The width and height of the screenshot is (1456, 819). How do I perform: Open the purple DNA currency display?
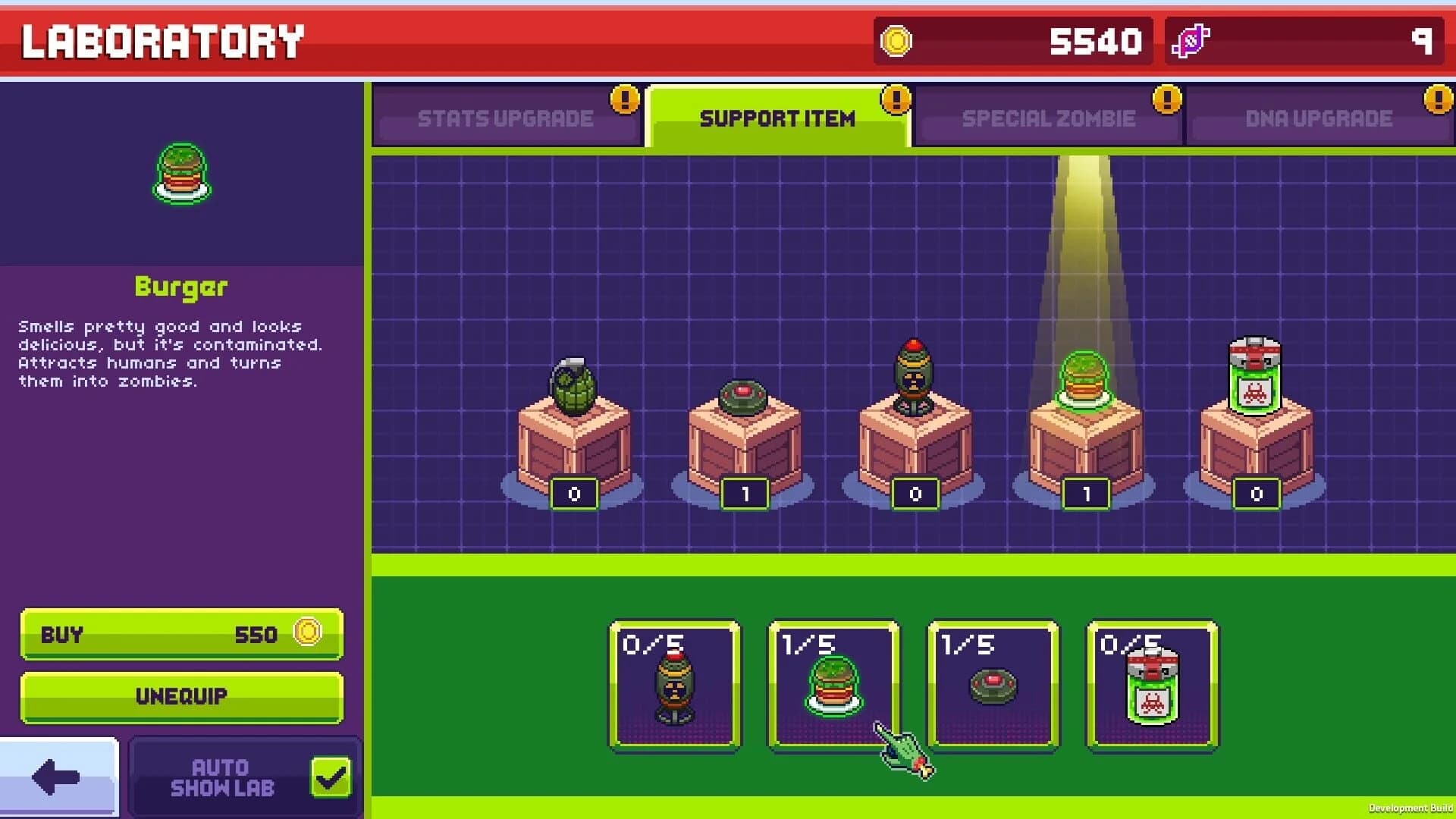point(1304,40)
